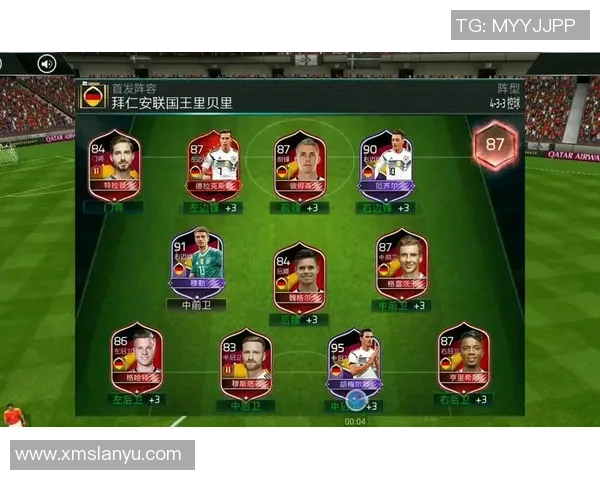
Task: Select the 90-rated right winger card
Action: tap(386, 165)
